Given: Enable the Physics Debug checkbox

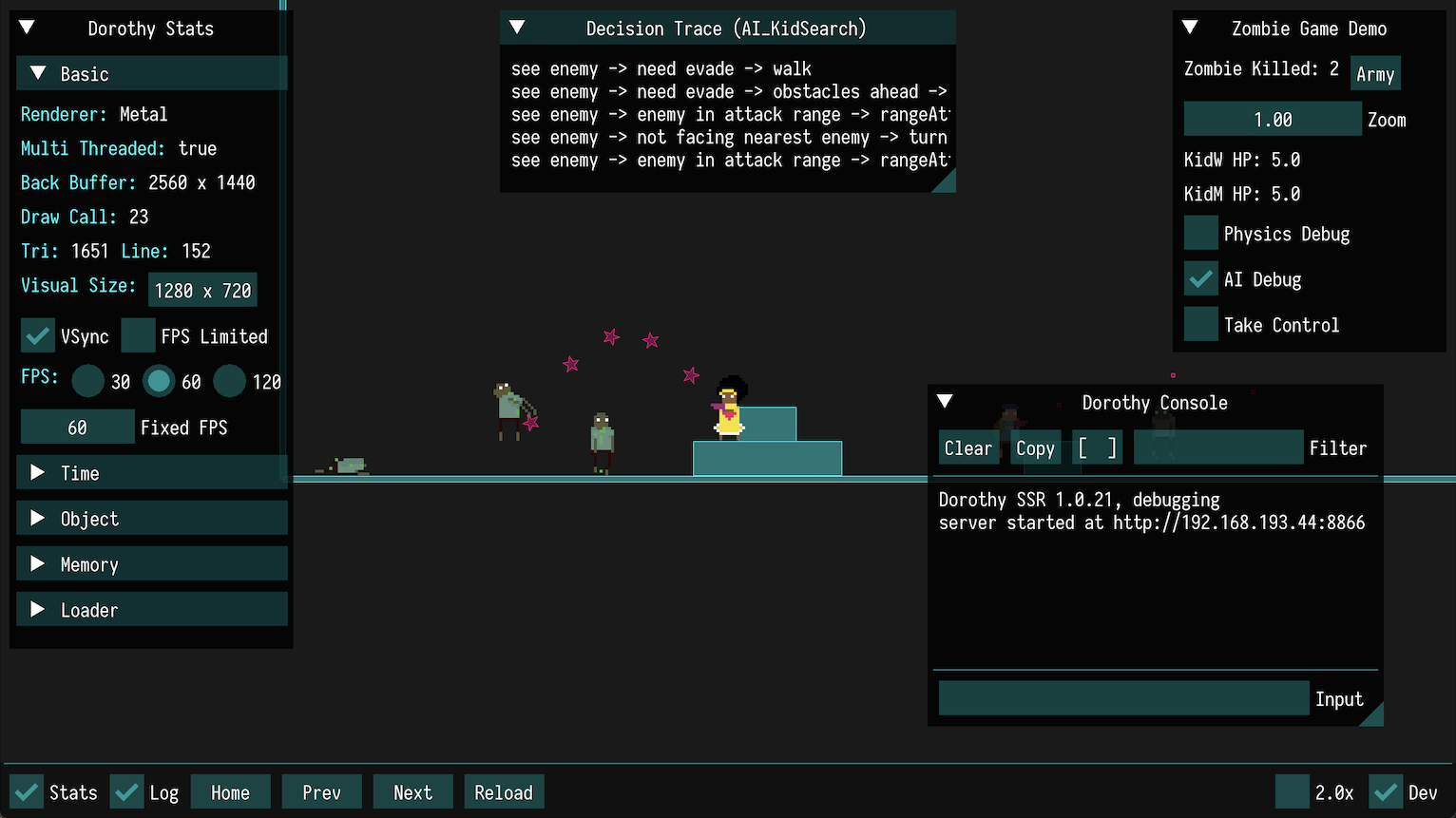Looking at the screenshot, I should (1201, 234).
